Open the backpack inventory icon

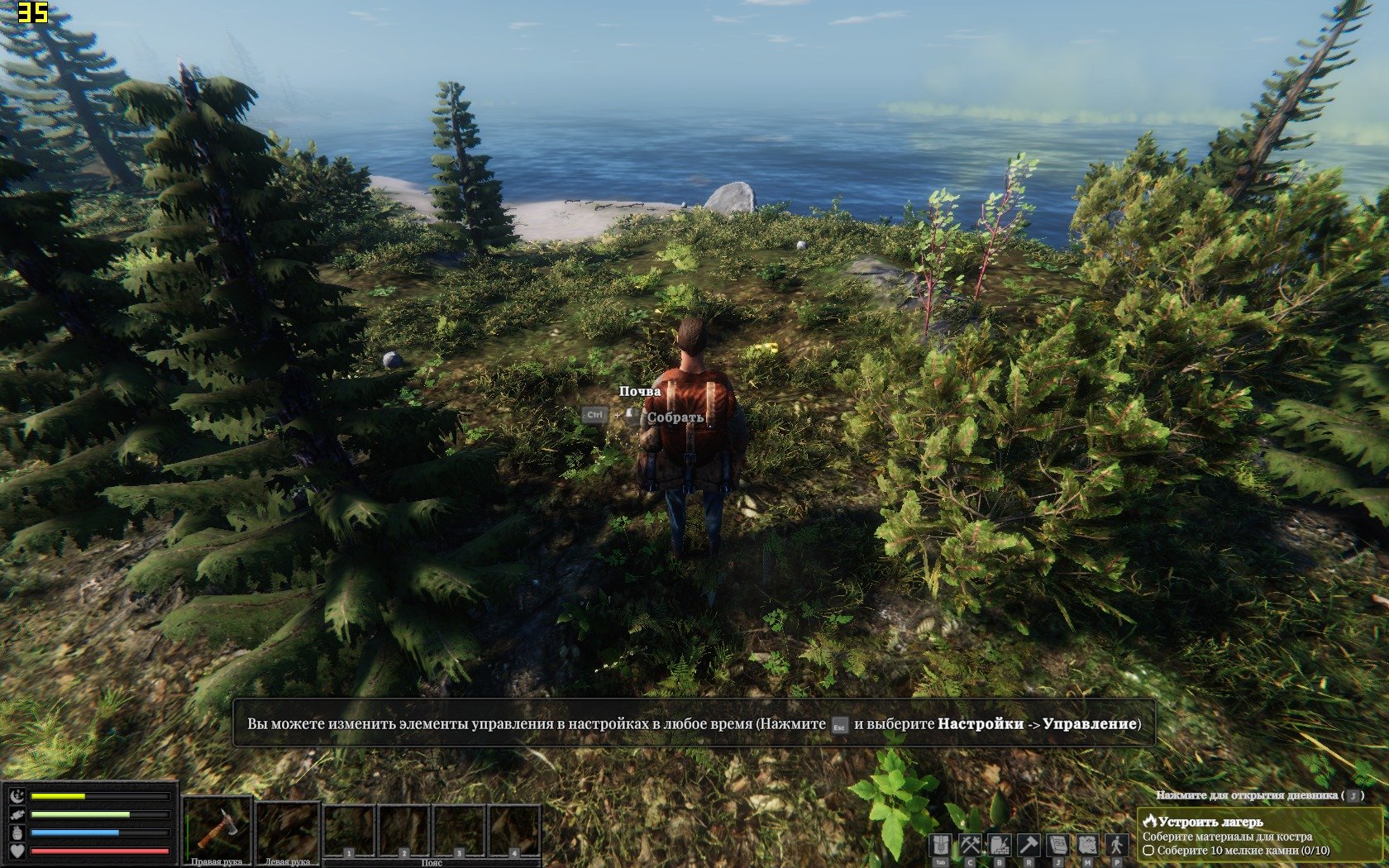[x=940, y=846]
